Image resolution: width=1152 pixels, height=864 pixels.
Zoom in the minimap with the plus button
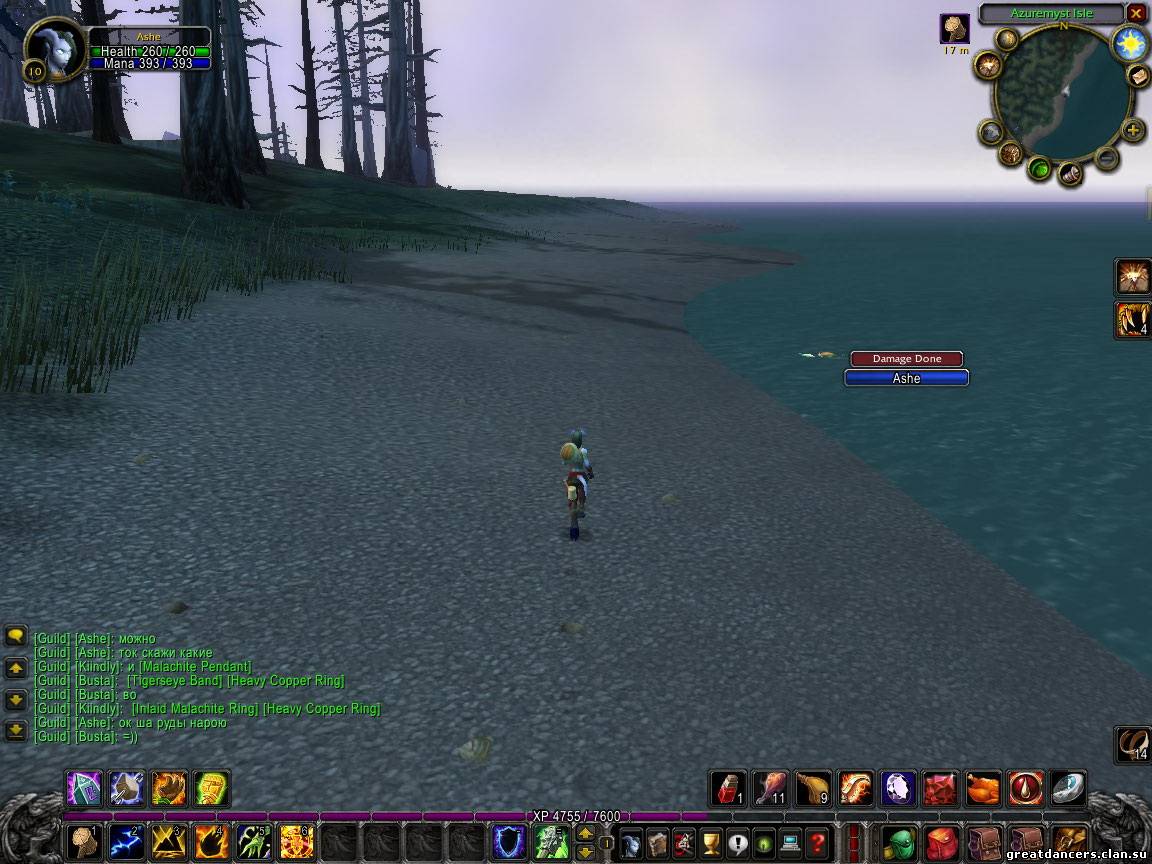pyautogui.click(x=1133, y=130)
